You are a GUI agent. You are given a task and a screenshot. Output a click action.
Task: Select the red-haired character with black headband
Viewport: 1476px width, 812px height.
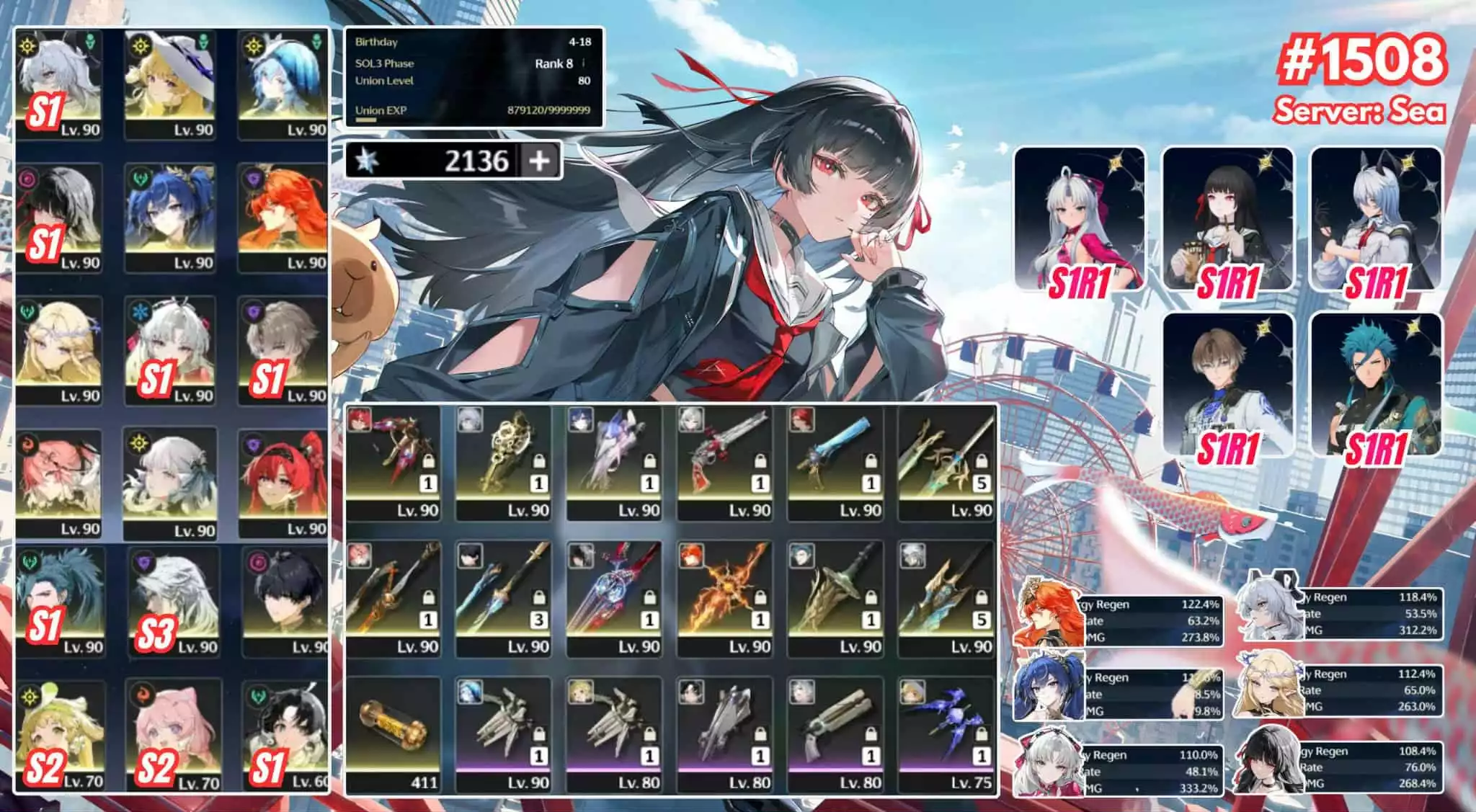282,483
